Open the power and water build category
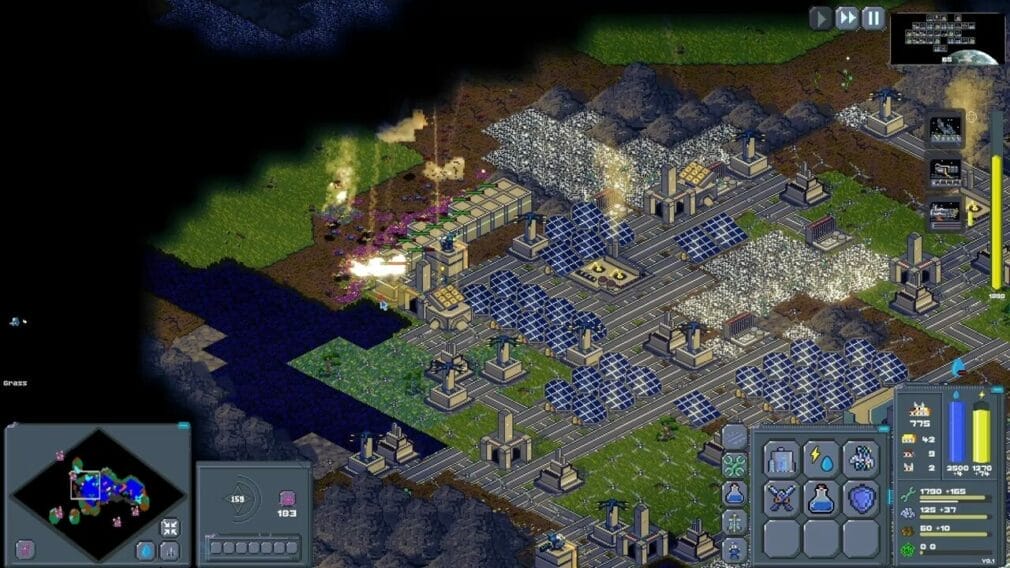 821,459
